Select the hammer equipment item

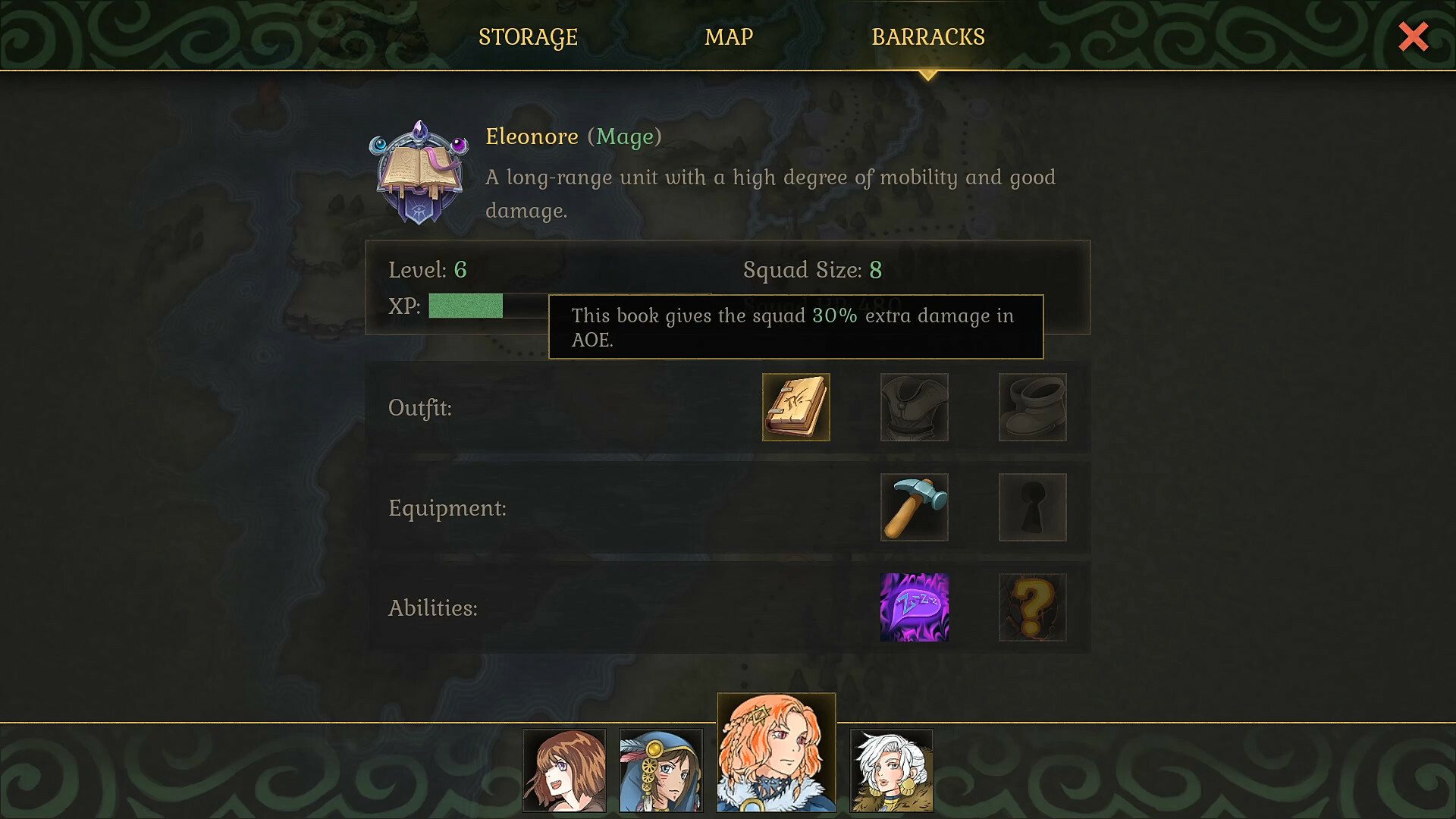click(914, 507)
